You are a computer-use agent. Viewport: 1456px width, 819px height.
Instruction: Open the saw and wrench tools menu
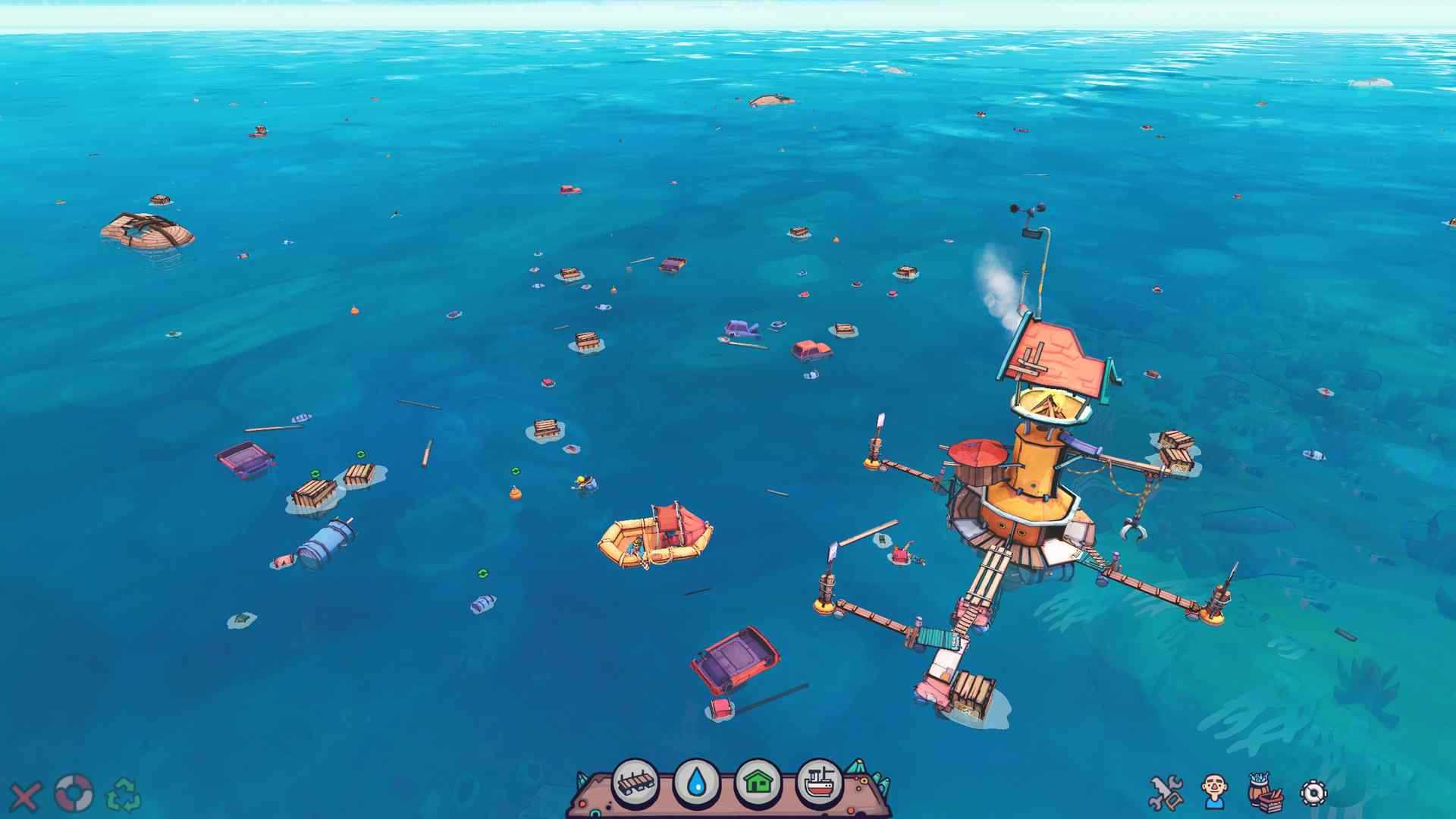(1166, 792)
